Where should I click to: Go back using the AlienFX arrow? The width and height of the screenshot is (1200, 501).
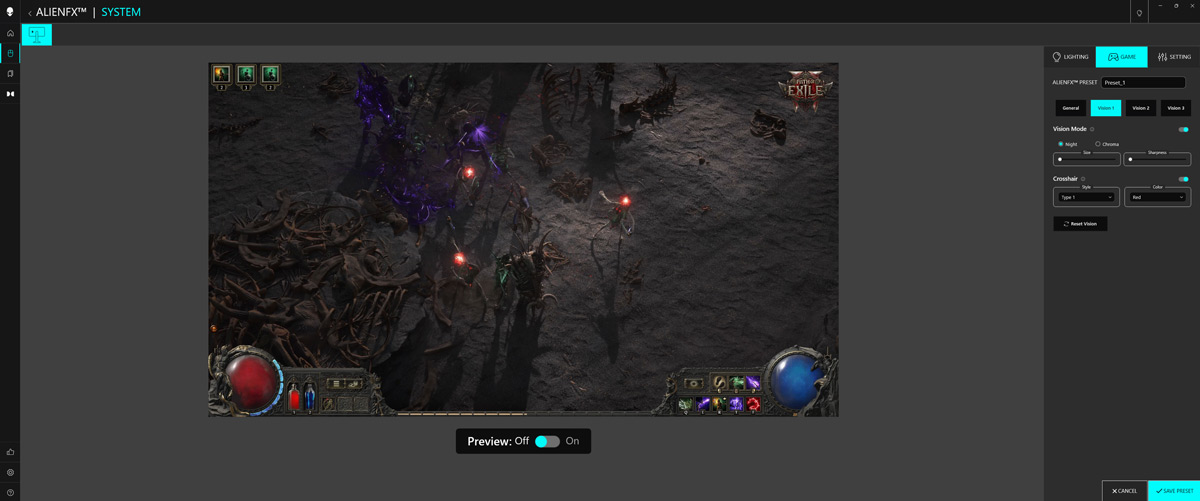pyautogui.click(x=30, y=13)
